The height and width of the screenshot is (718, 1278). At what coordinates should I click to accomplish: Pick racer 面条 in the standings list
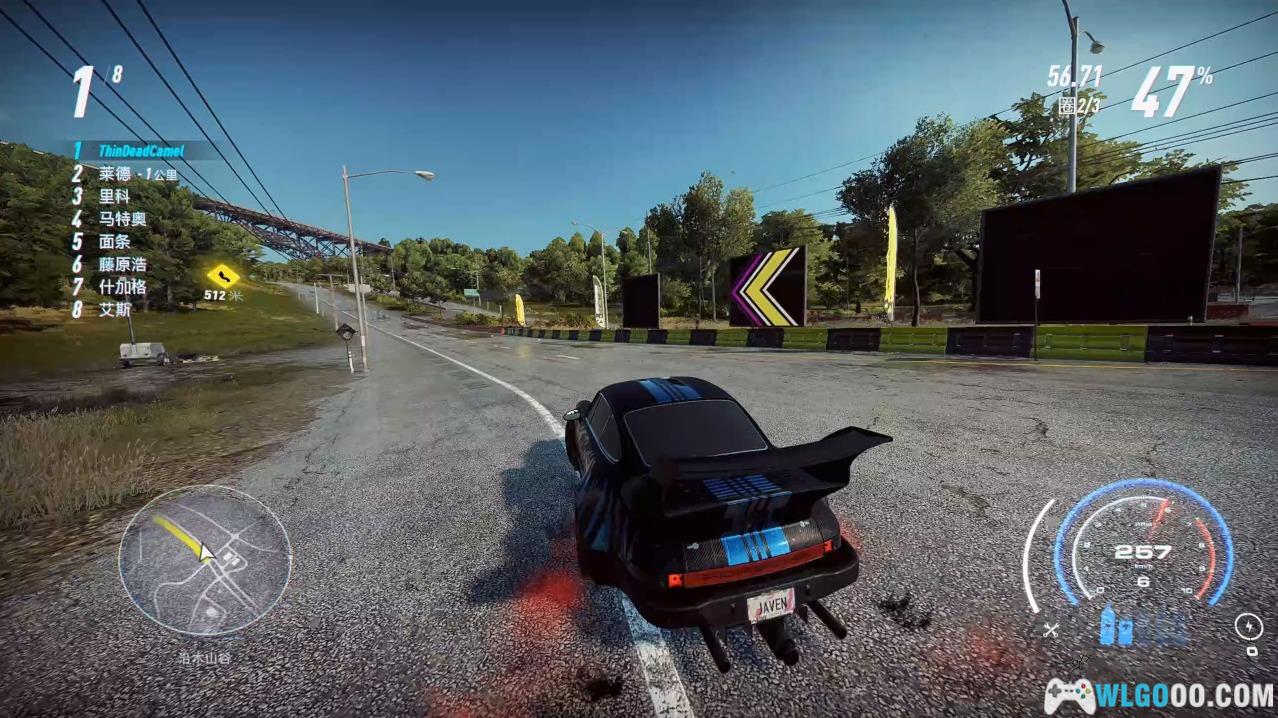[x=114, y=241]
